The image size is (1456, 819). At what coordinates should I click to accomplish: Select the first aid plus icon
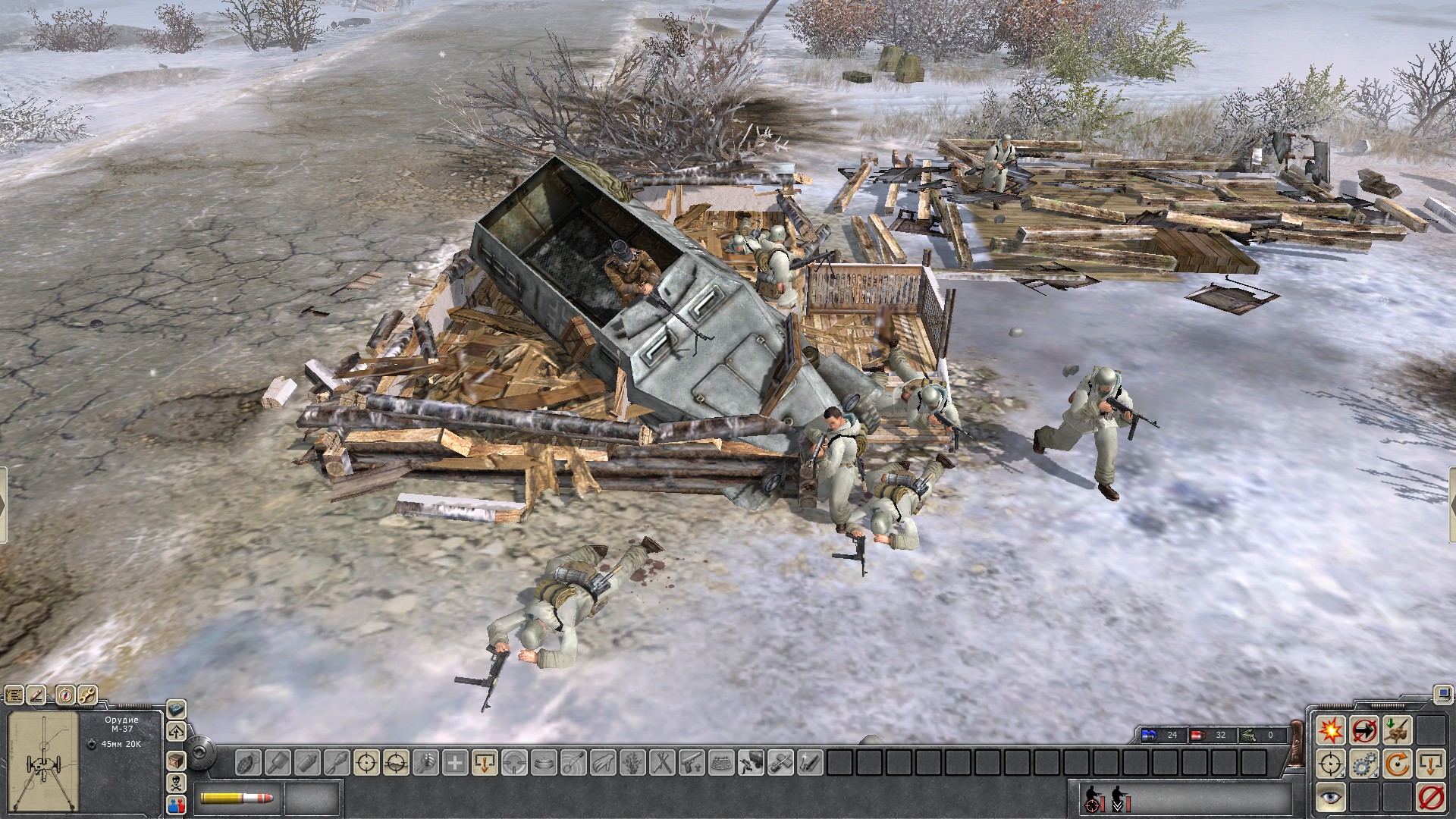[x=454, y=764]
